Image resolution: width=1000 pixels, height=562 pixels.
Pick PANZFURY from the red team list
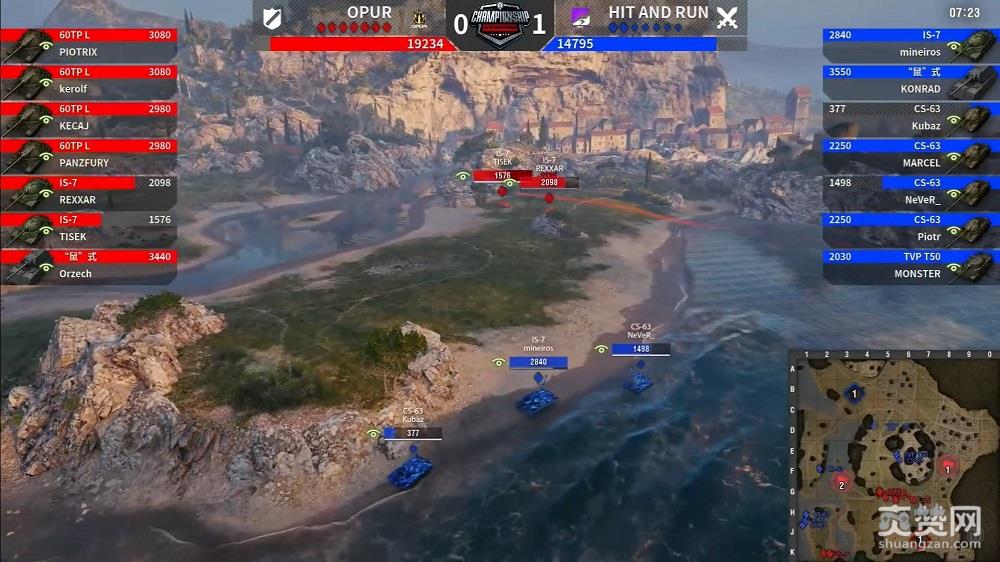(90, 155)
